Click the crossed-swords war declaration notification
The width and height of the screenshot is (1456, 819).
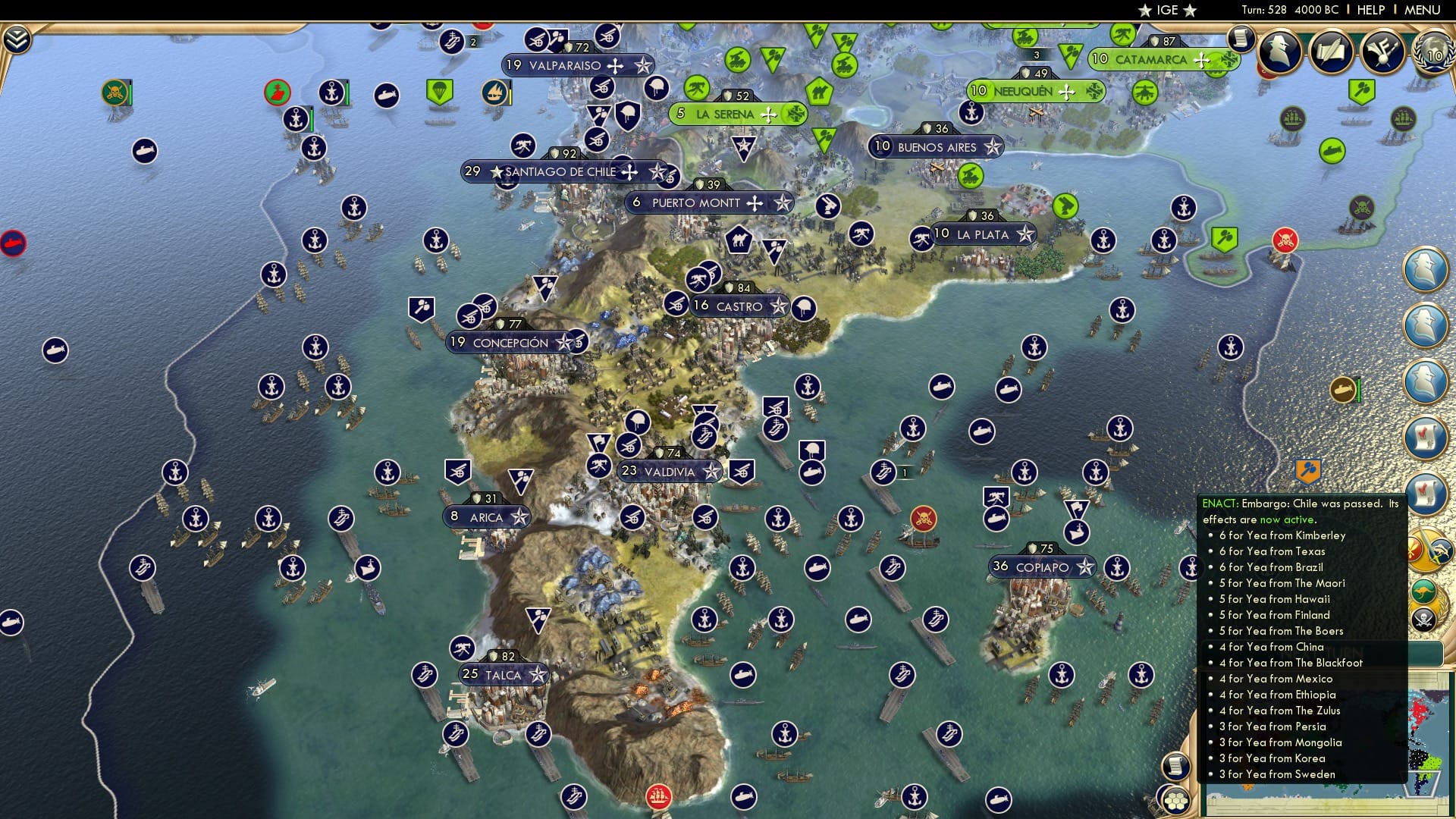tap(1427, 548)
